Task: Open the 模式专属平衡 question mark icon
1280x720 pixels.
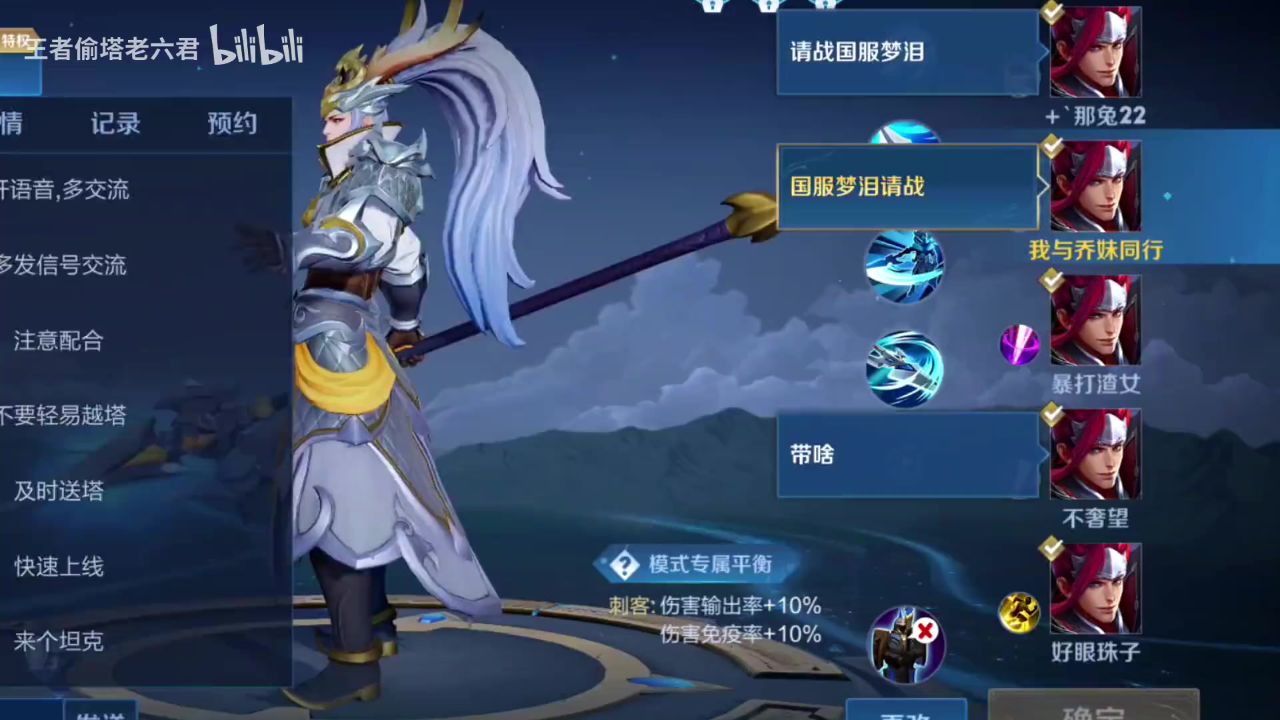Action: tap(624, 564)
